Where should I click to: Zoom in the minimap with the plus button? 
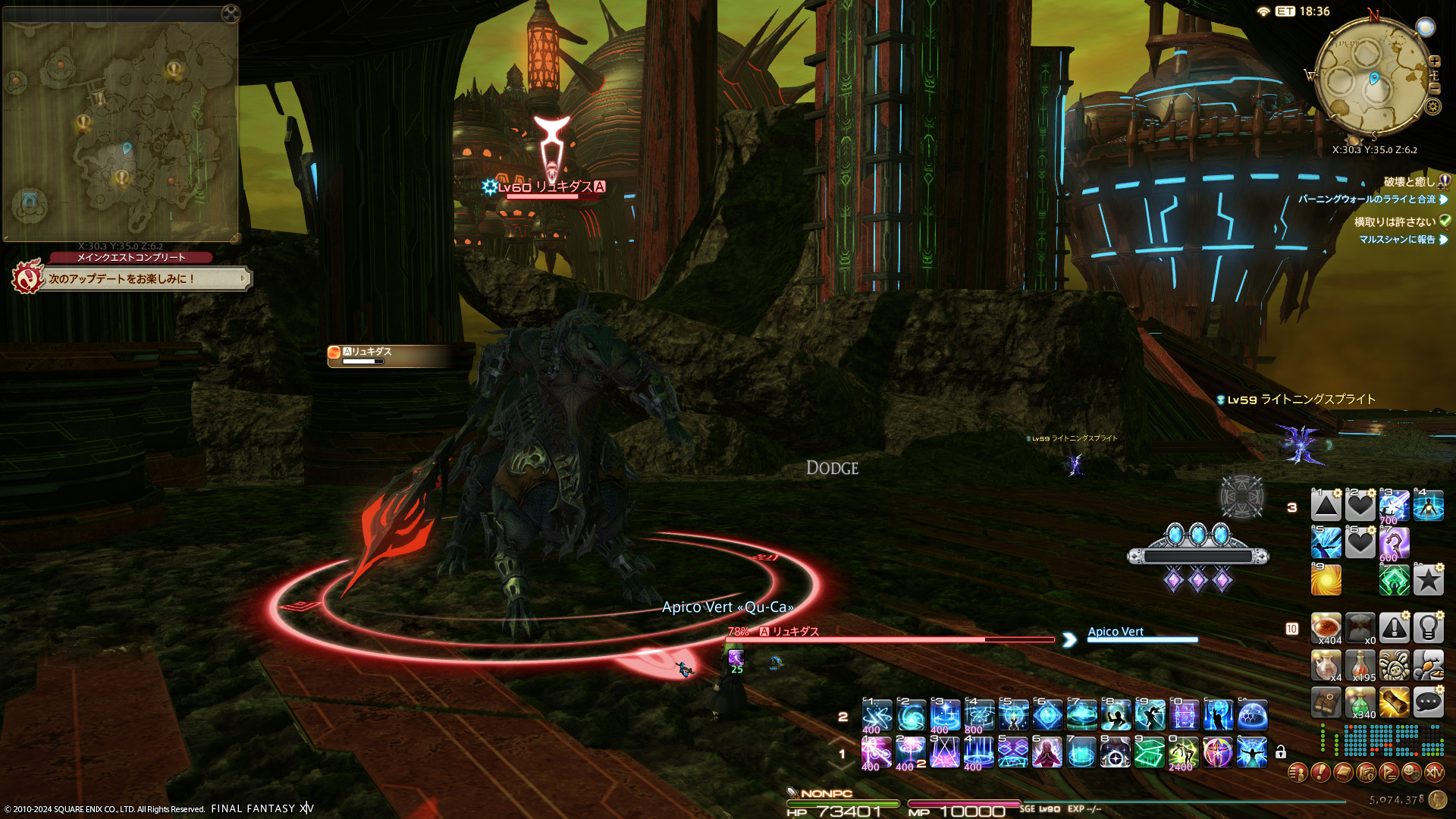[x=1434, y=61]
